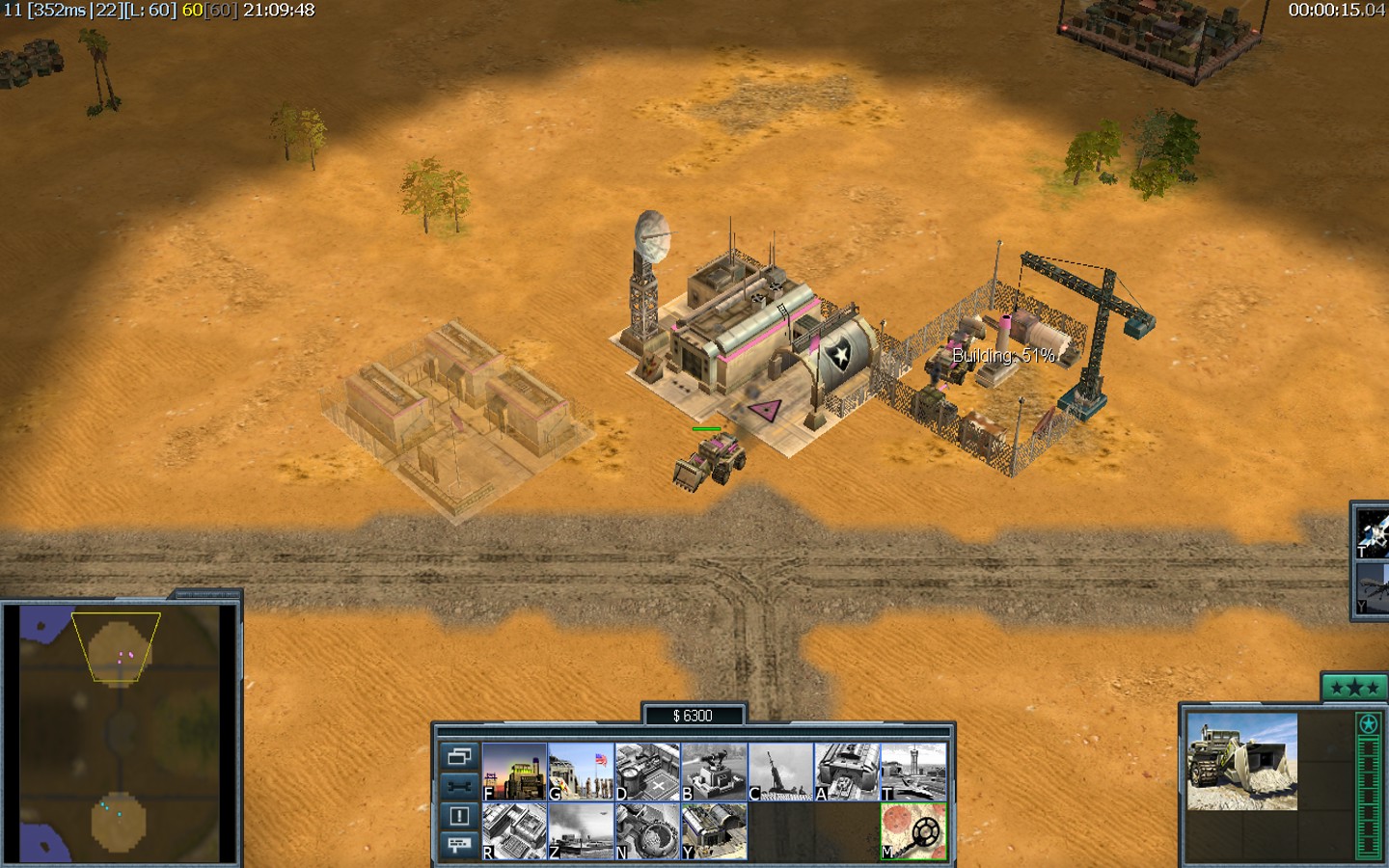Click the overlapping windows button
Image resolution: width=1389 pixels, height=868 pixels.
click(x=458, y=756)
